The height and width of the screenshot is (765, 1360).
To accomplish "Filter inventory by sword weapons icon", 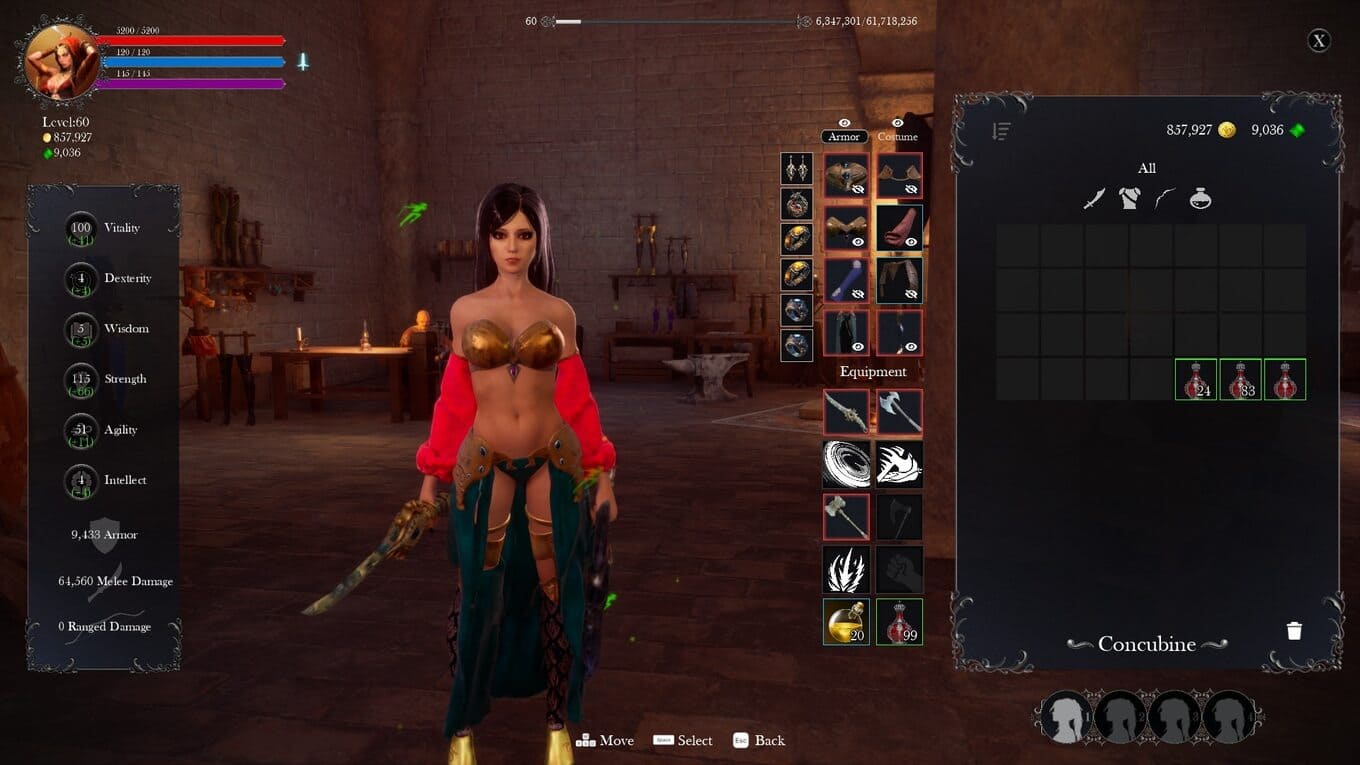I will coord(1094,199).
